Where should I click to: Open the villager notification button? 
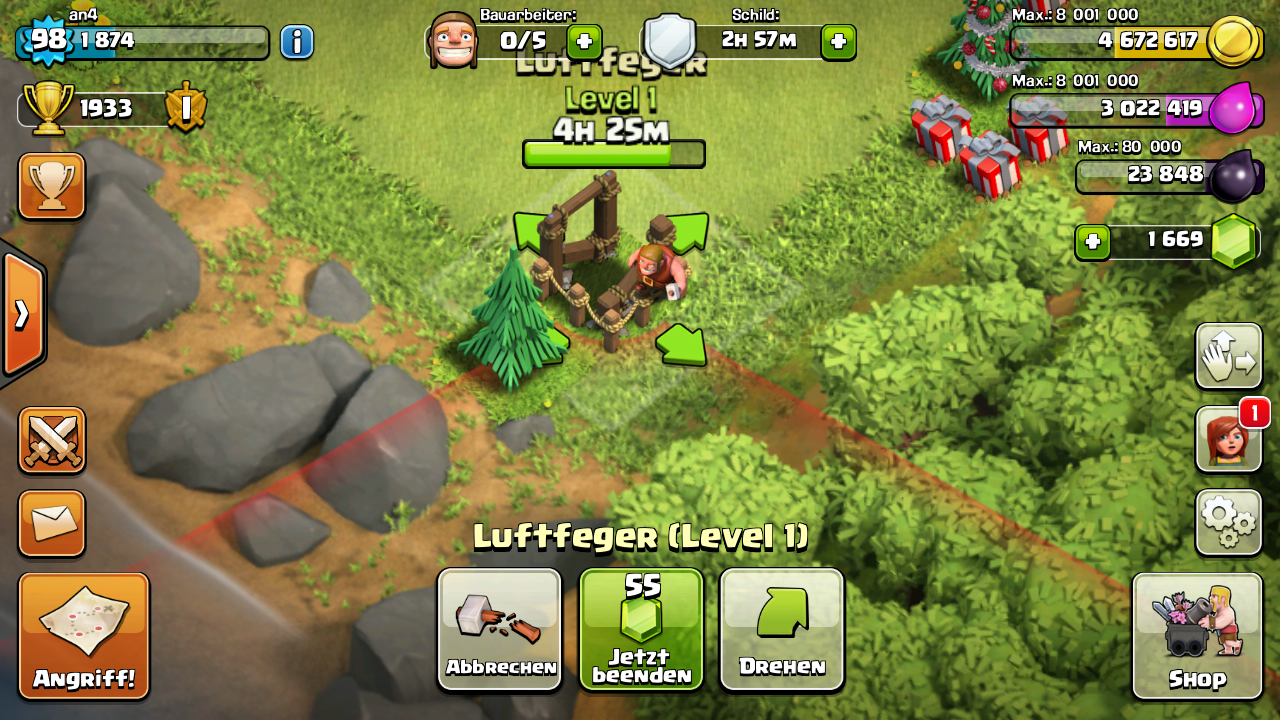(1228, 439)
